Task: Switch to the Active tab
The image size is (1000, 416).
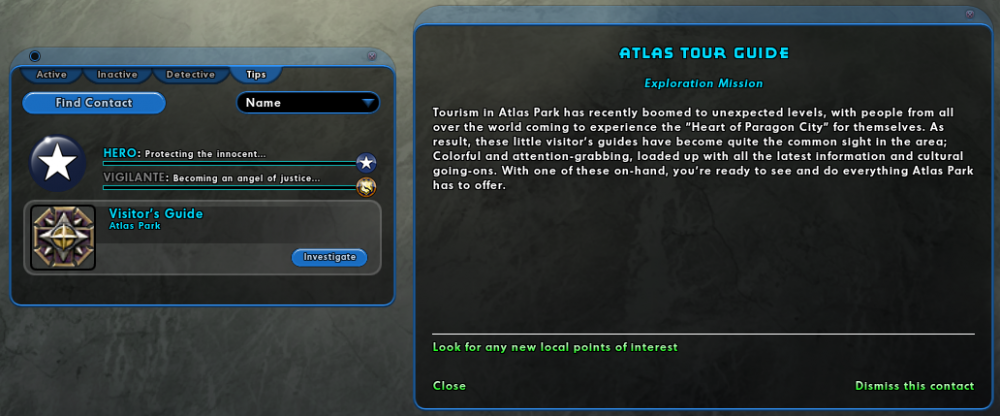Action: coord(51,74)
